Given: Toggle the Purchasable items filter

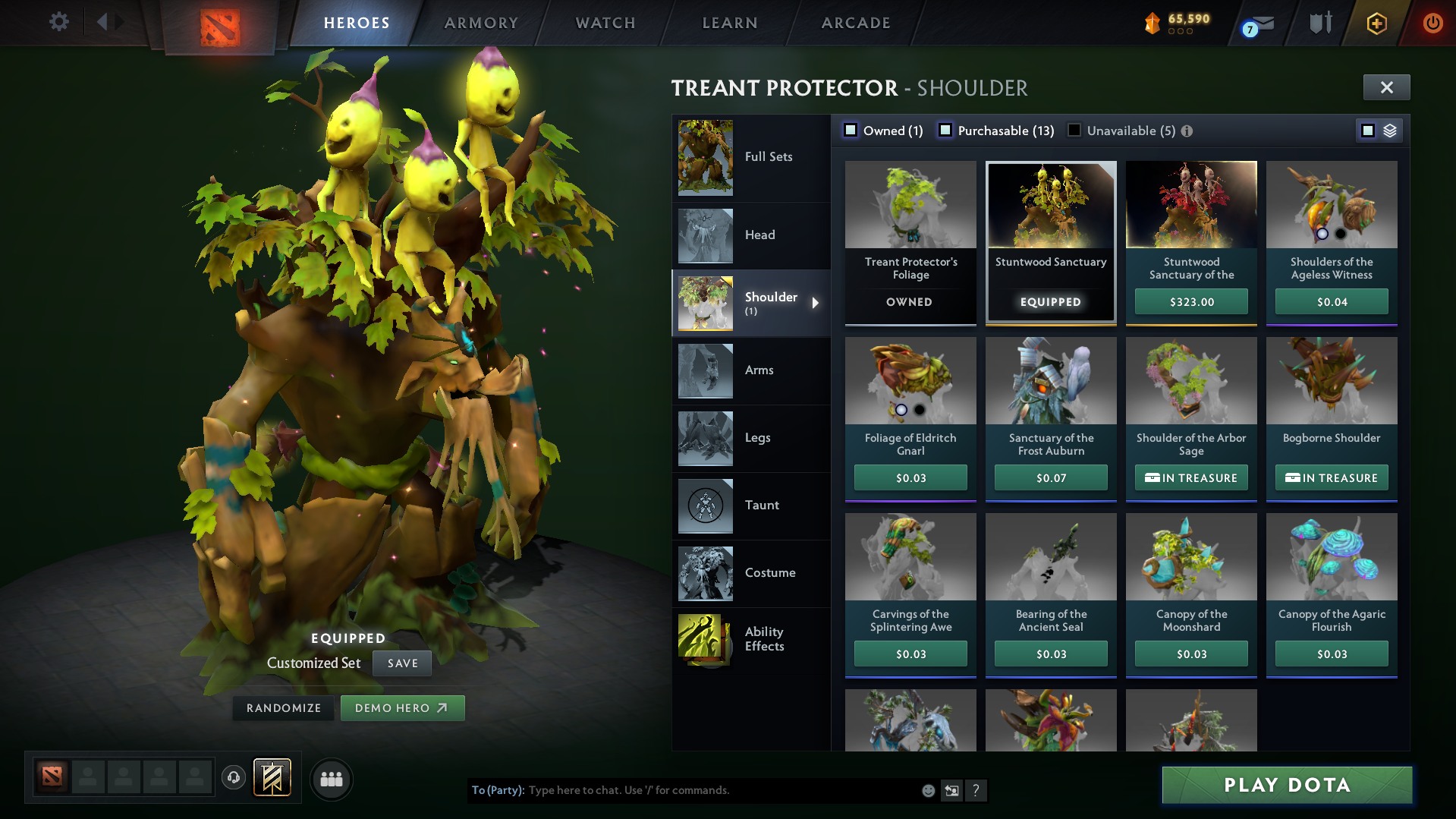Looking at the screenshot, I should 945,130.
